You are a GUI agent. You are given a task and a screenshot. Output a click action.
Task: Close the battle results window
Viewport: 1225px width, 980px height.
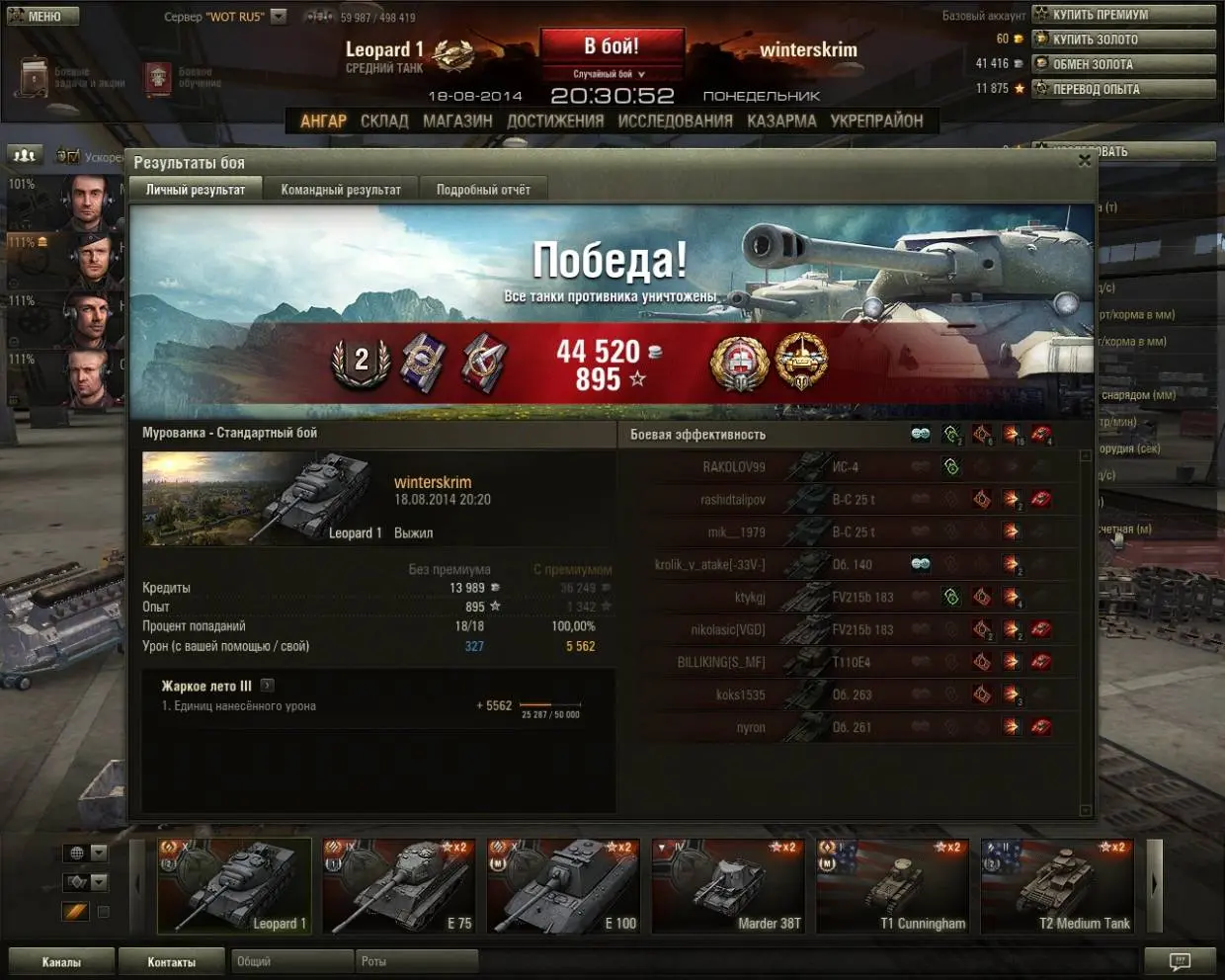tap(1085, 160)
